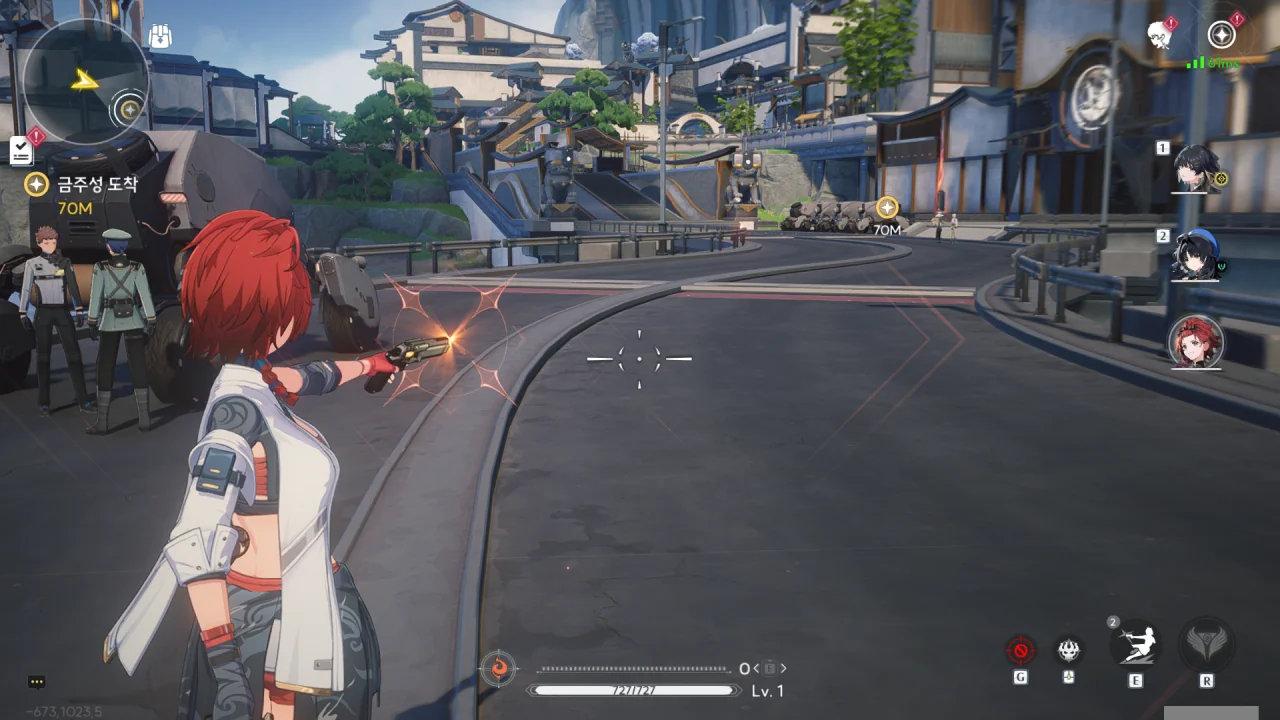Switch to blue-beret party member 2
Image resolution: width=1280 pixels, height=720 pixels.
1196,256
